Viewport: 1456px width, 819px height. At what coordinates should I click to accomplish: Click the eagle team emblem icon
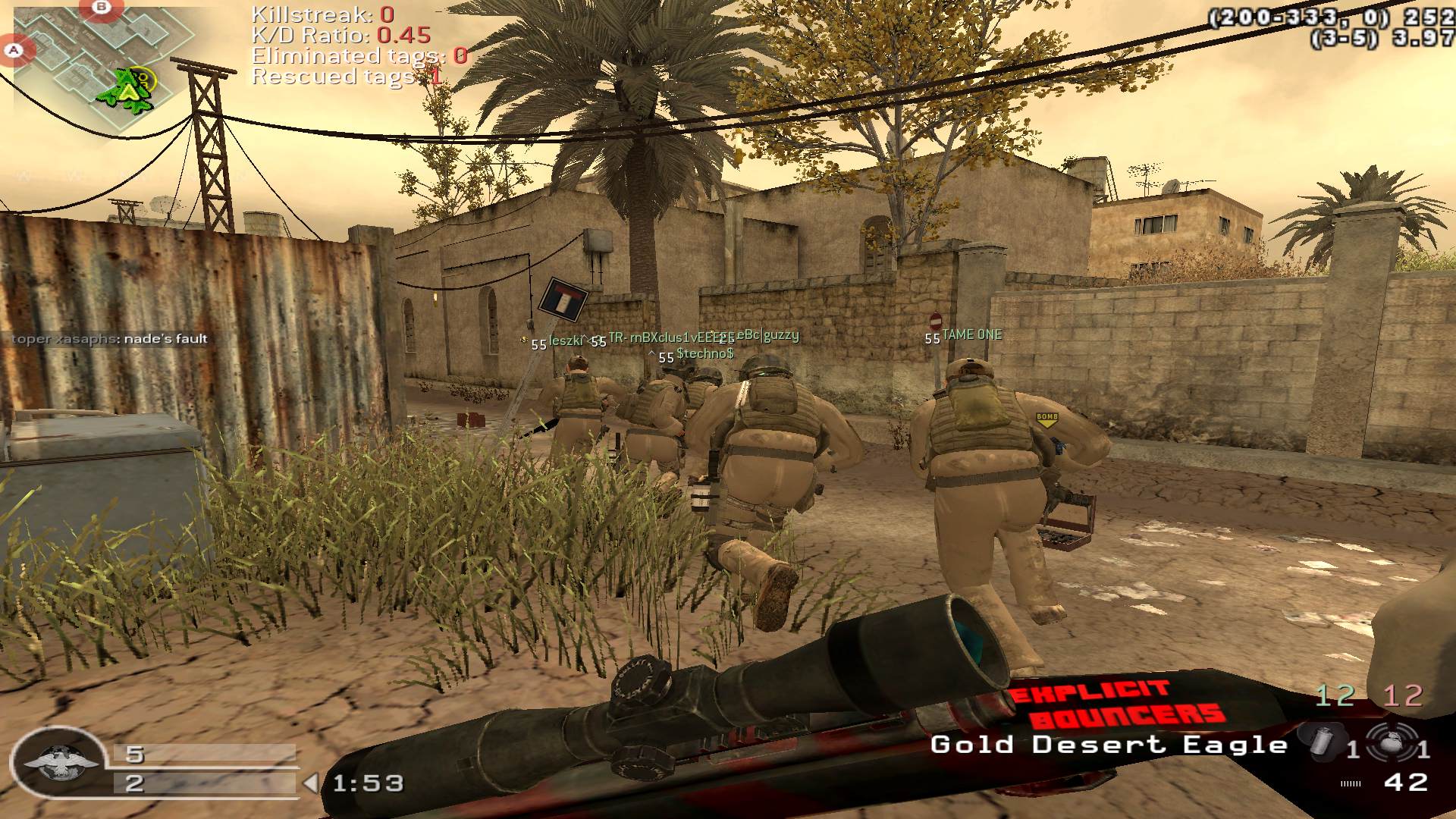point(61,763)
